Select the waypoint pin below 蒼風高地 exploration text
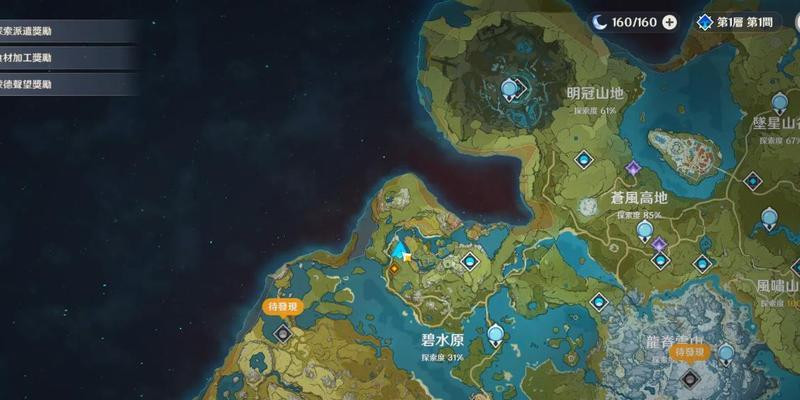 click(645, 231)
